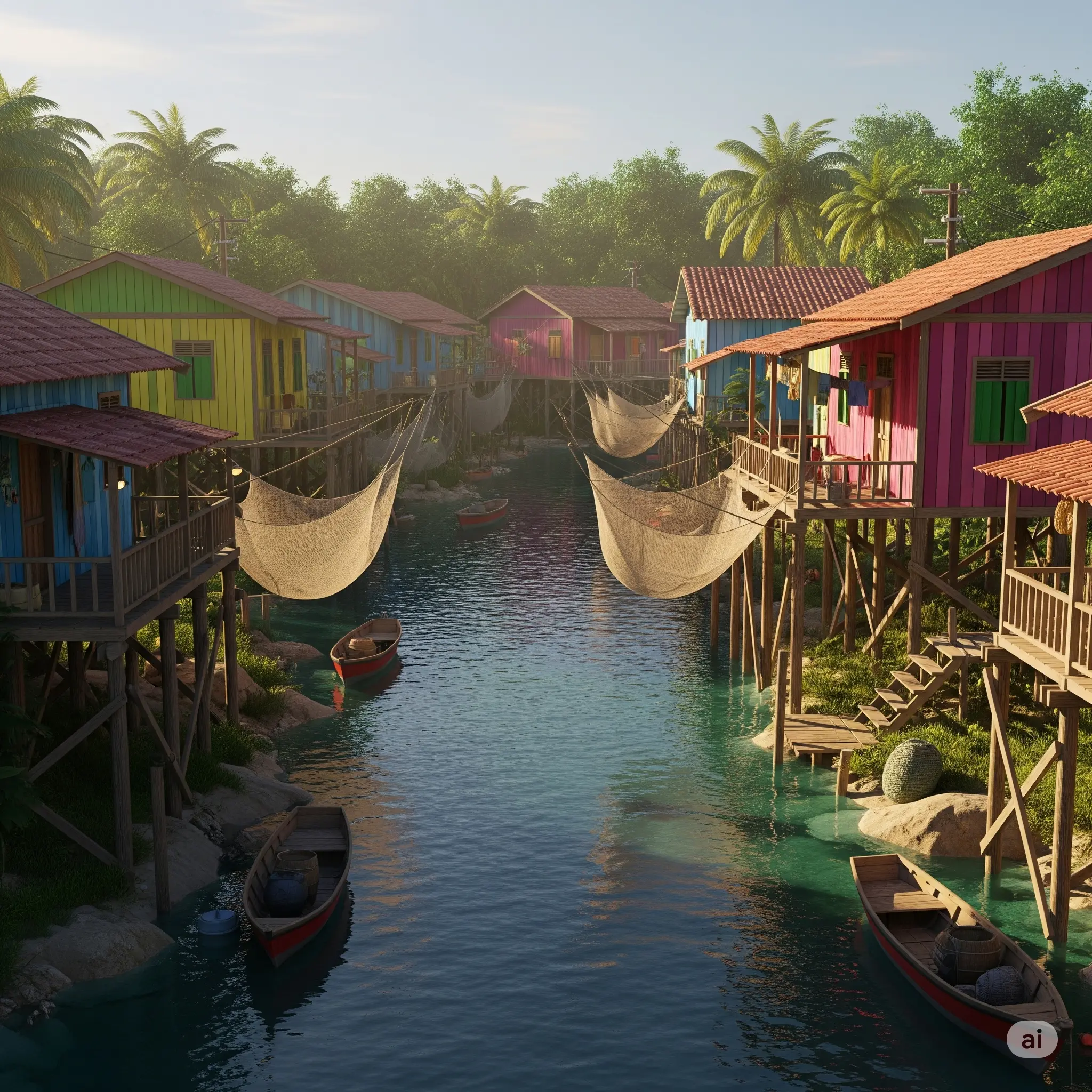
Task: Click the round "ai" badge
Action: (x=1032, y=1038)
